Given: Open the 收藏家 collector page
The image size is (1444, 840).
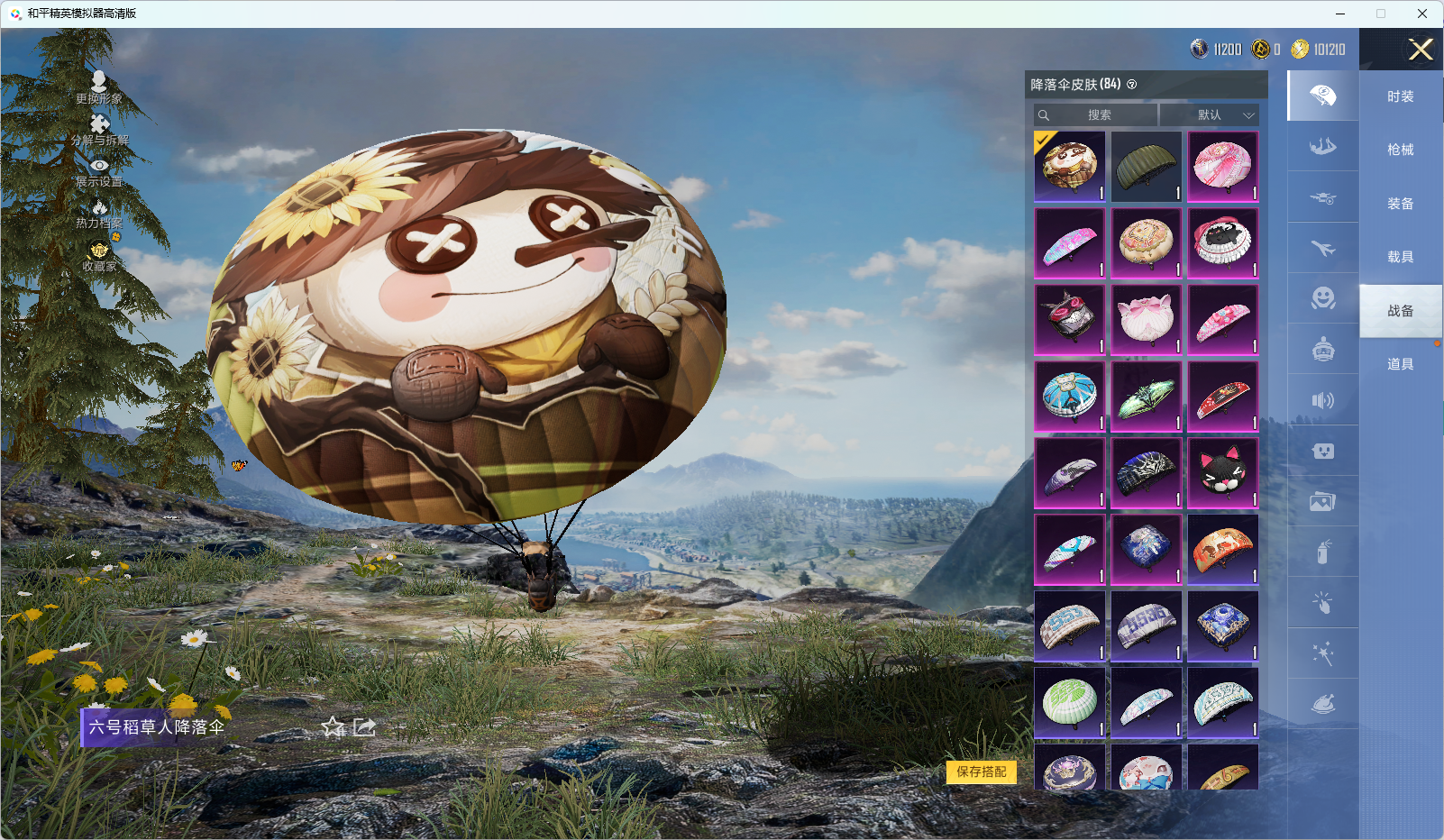Looking at the screenshot, I should coord(99,255).
